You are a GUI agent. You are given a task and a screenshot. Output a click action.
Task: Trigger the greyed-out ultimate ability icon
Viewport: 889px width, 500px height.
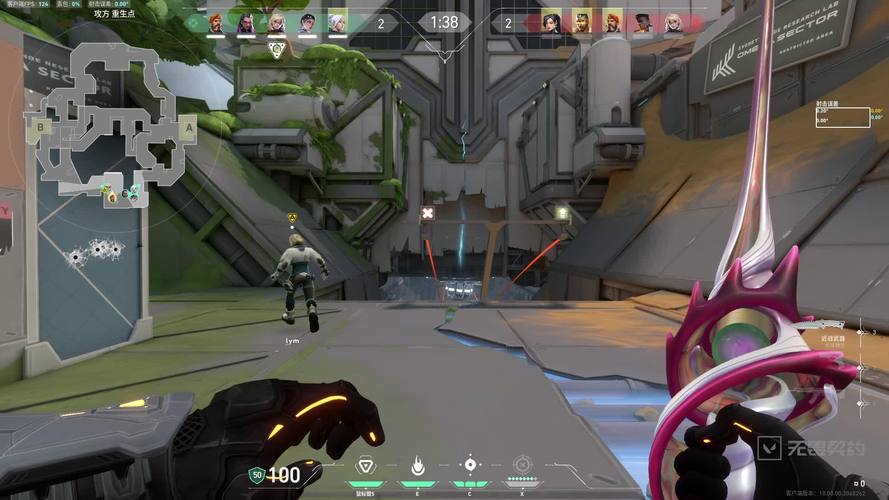click(522, 465)
